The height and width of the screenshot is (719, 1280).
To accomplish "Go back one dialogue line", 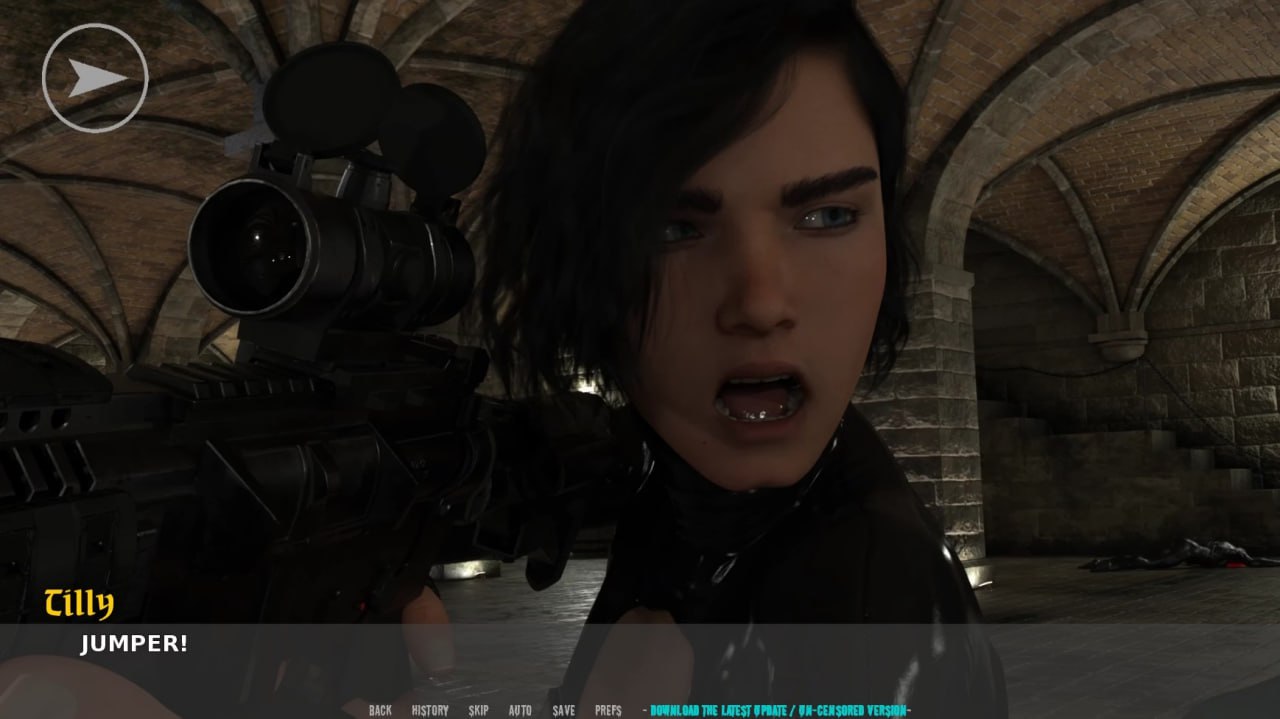I will point(380,710).
